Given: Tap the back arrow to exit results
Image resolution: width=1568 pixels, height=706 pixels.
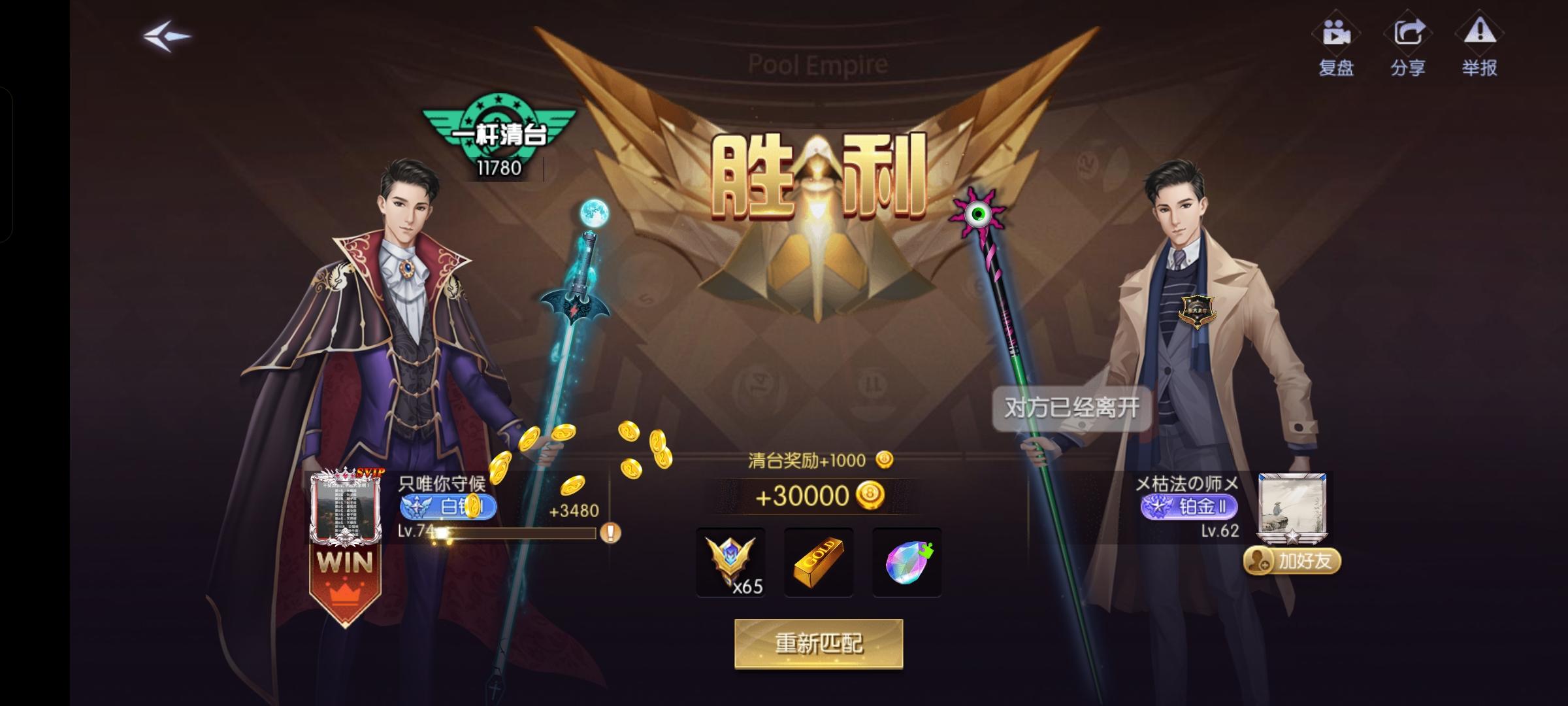Looking at the screenshot, I should 165,36.
